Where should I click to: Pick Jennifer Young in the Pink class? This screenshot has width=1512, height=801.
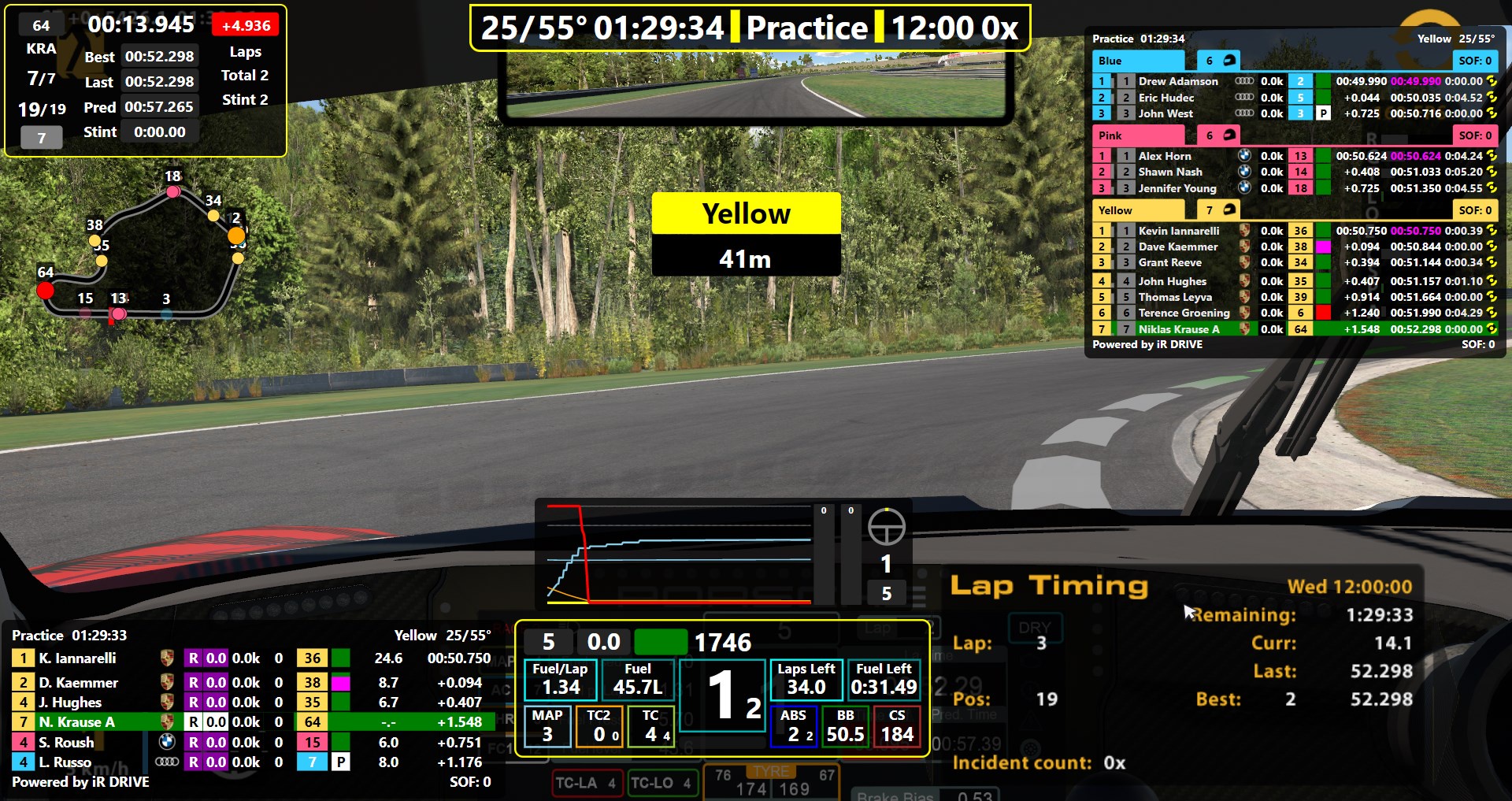[x=1177, y=188]
